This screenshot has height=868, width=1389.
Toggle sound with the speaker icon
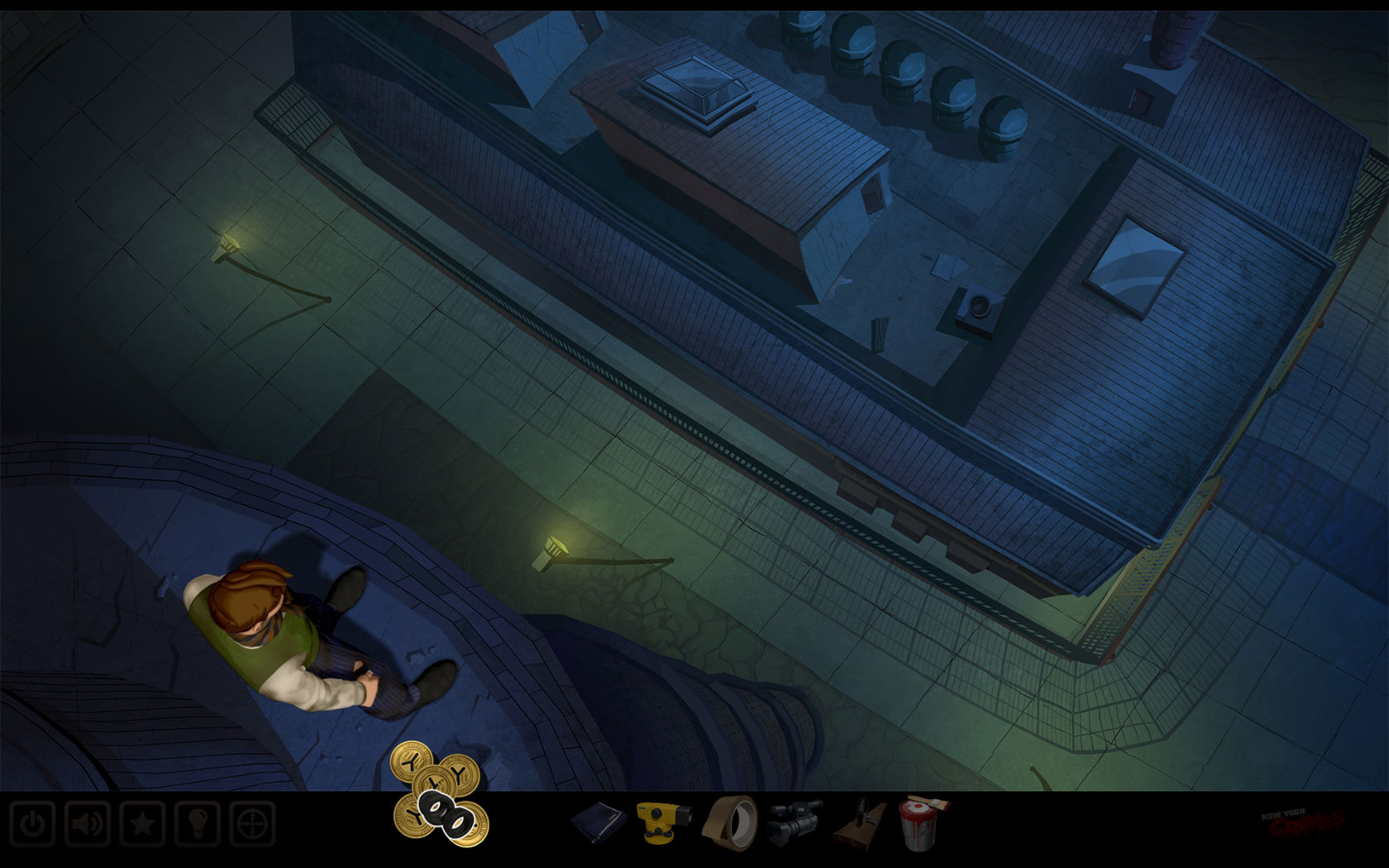87,824
